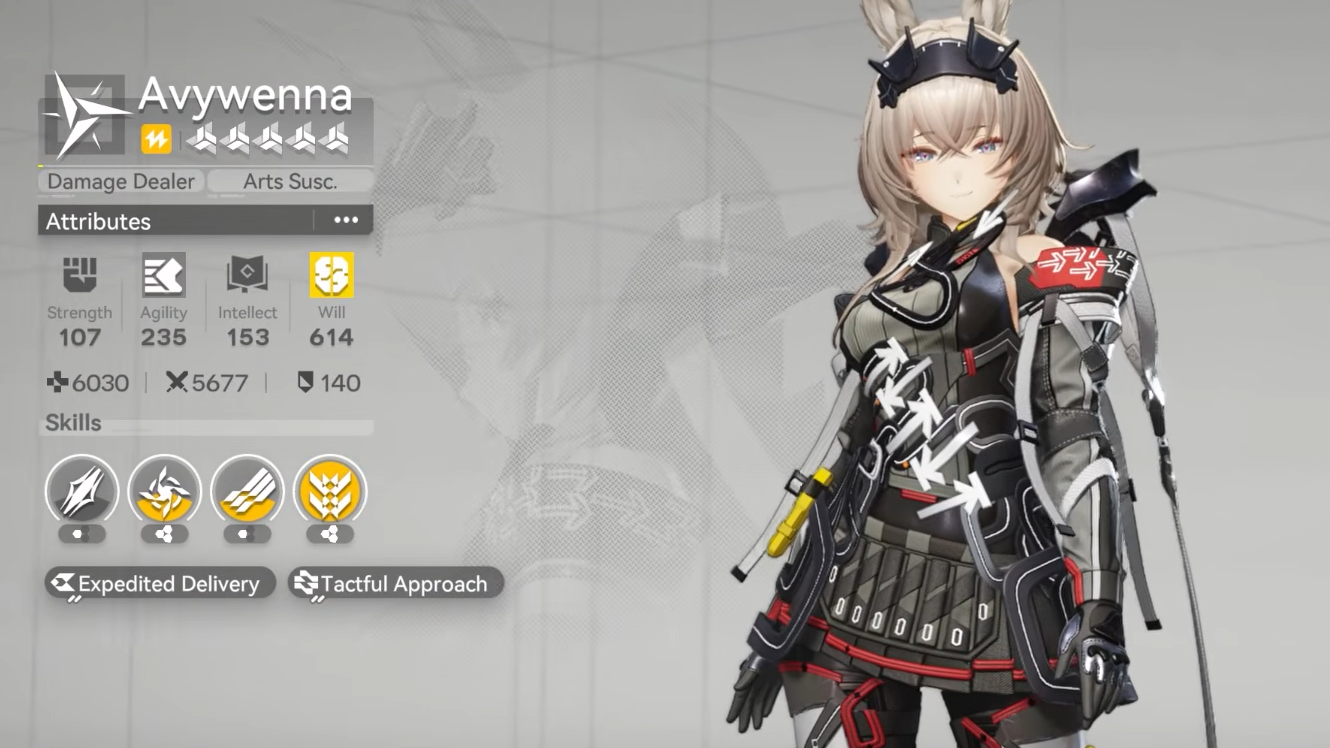Select the highlighted Will attribute icon
This screenshot has height=748, width=1330.
coord(331,275)
